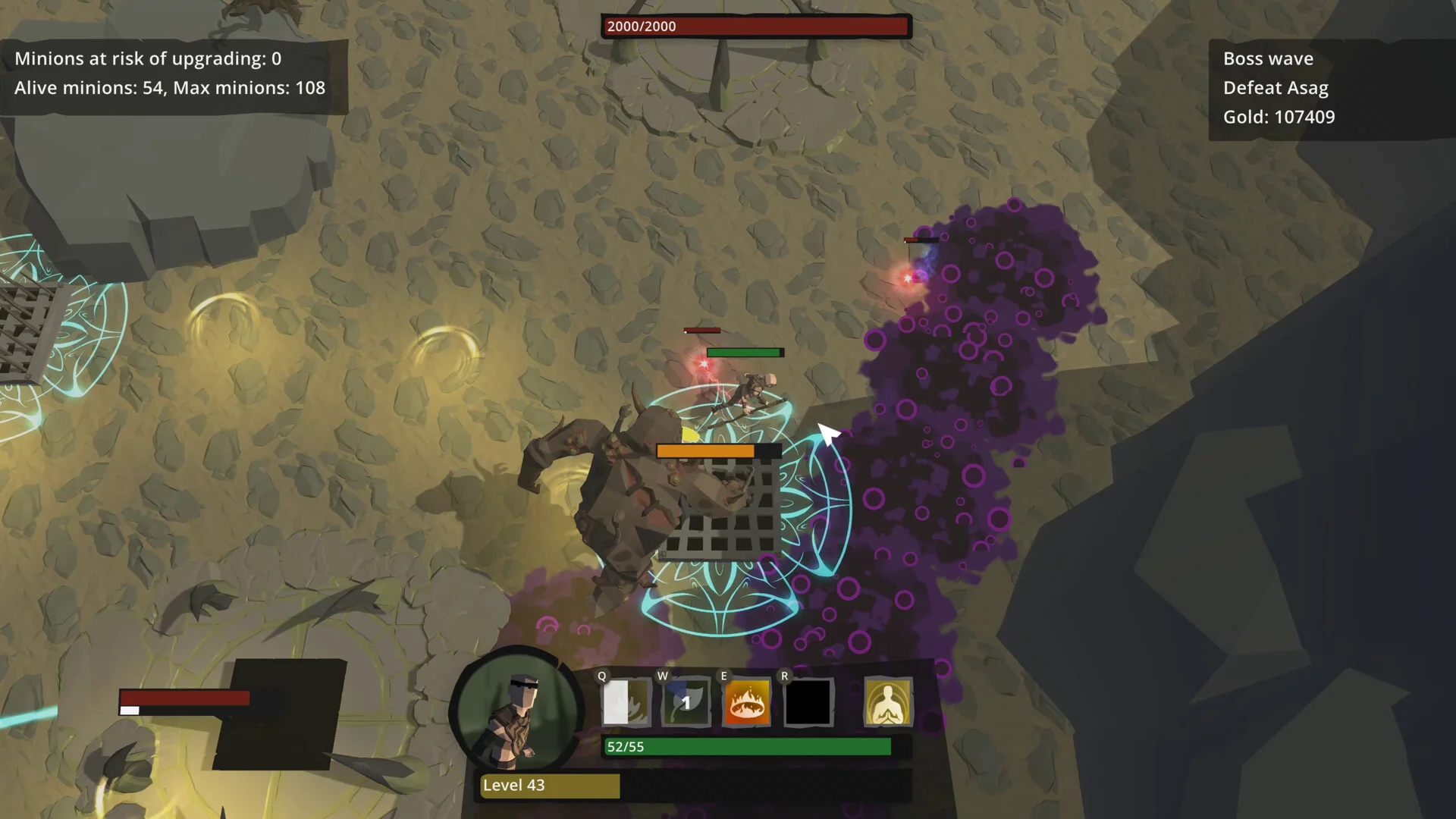Use the leaf ability on cooldown
1456x819 pixels.
coord(686,702)
